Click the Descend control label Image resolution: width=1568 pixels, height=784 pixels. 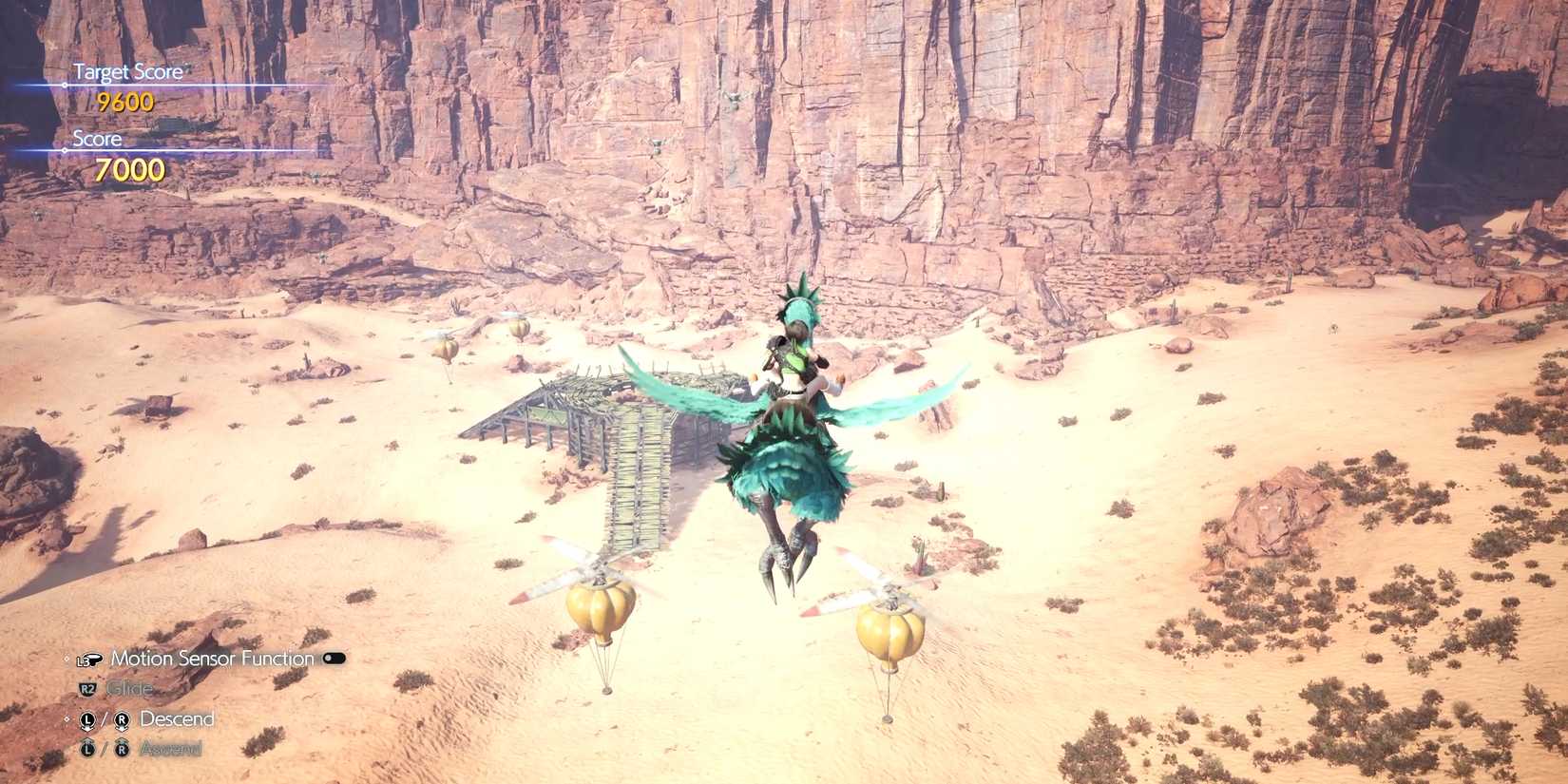[x=176, y=719]
